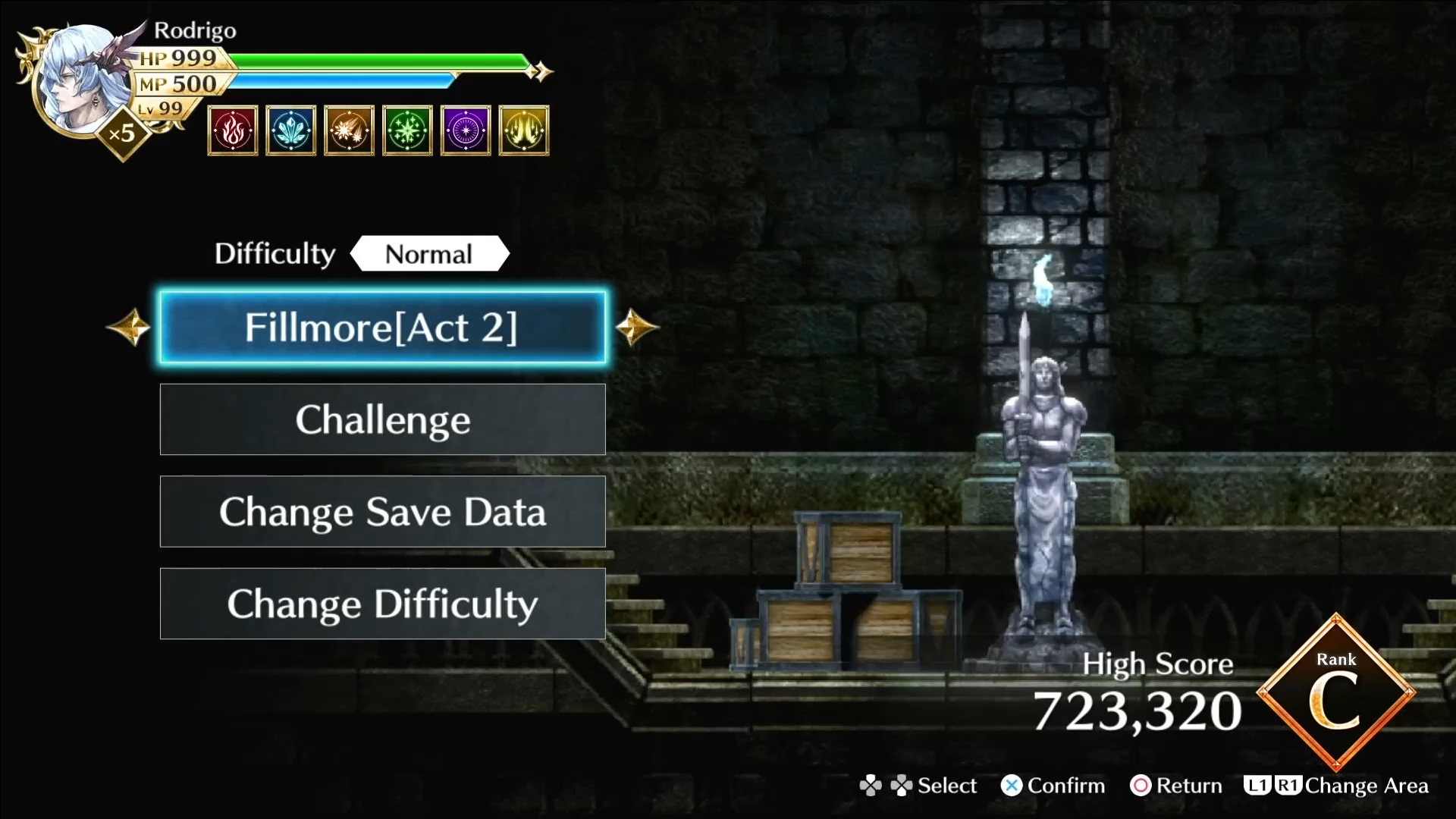The width and height of the screenshot is (1456, 819).
Task: Activate the orange meteor magic icon
Action: pyautogui.click(x=350, y=130)
